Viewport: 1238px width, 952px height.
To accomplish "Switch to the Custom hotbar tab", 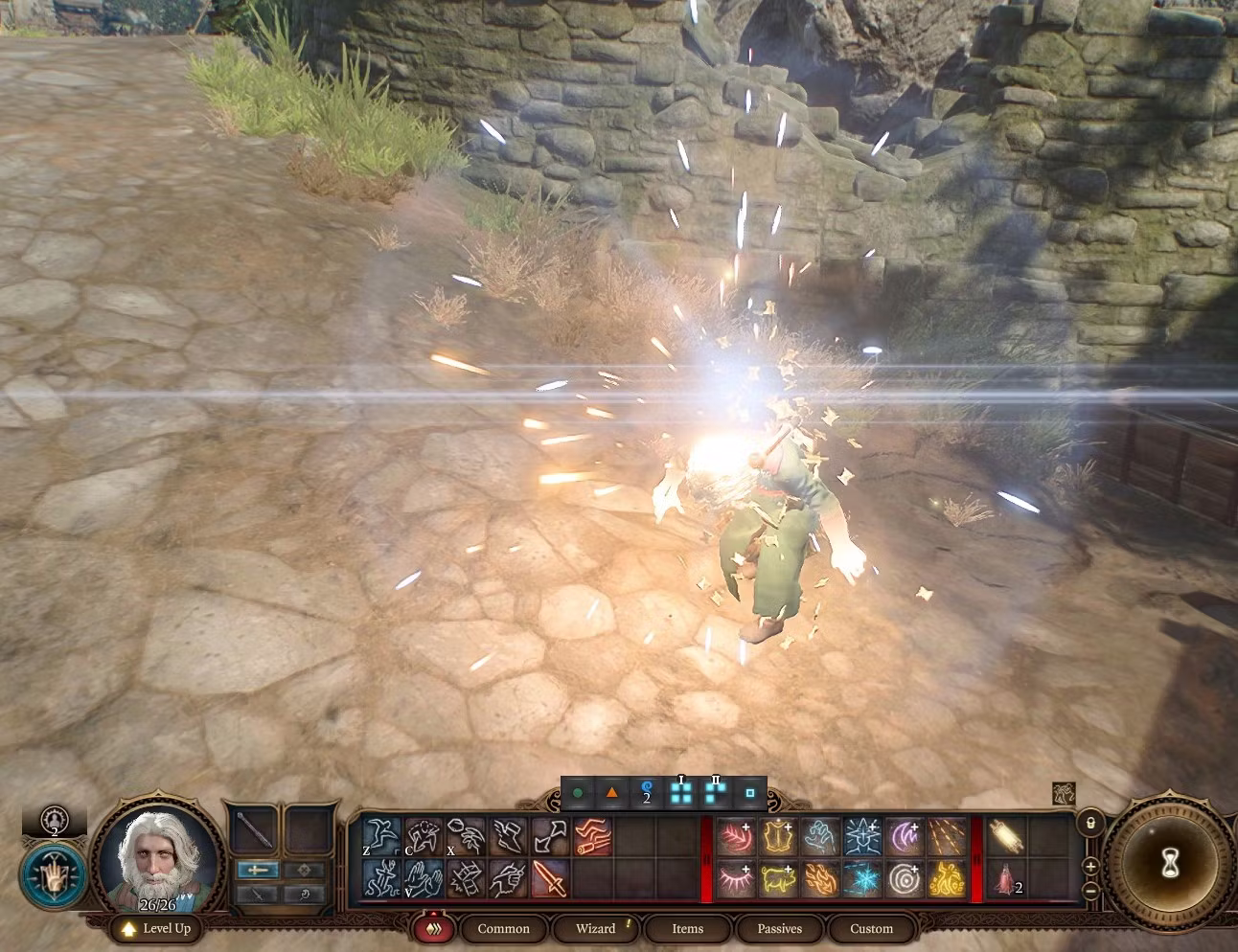I will click(x=871, y=928).
